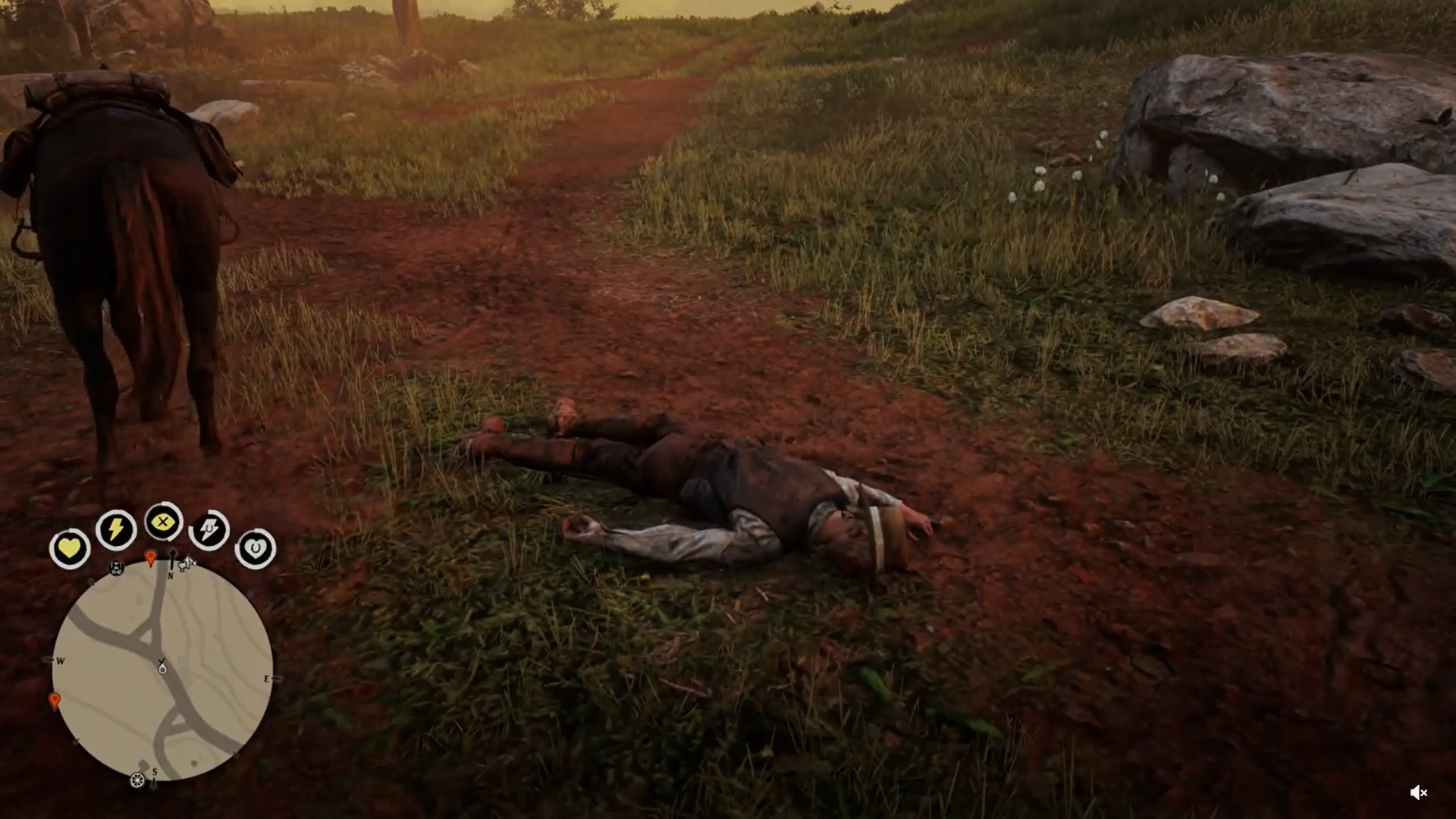Click the S direction label on the minimap
This screenshot has height=819, width=1456.
pos(155,772)
